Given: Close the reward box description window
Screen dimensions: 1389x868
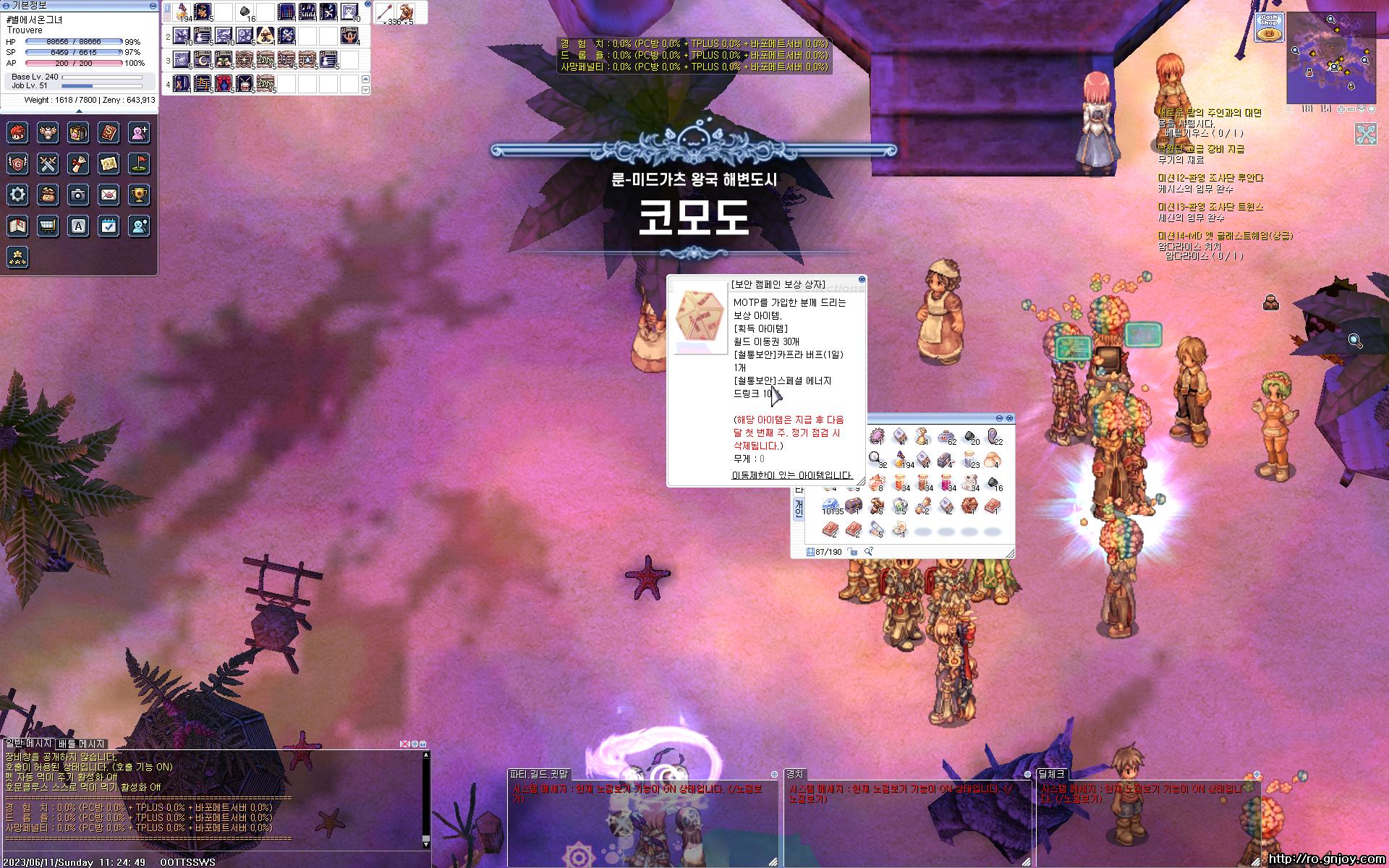Looking at the screenshot, I should (862, 279).
